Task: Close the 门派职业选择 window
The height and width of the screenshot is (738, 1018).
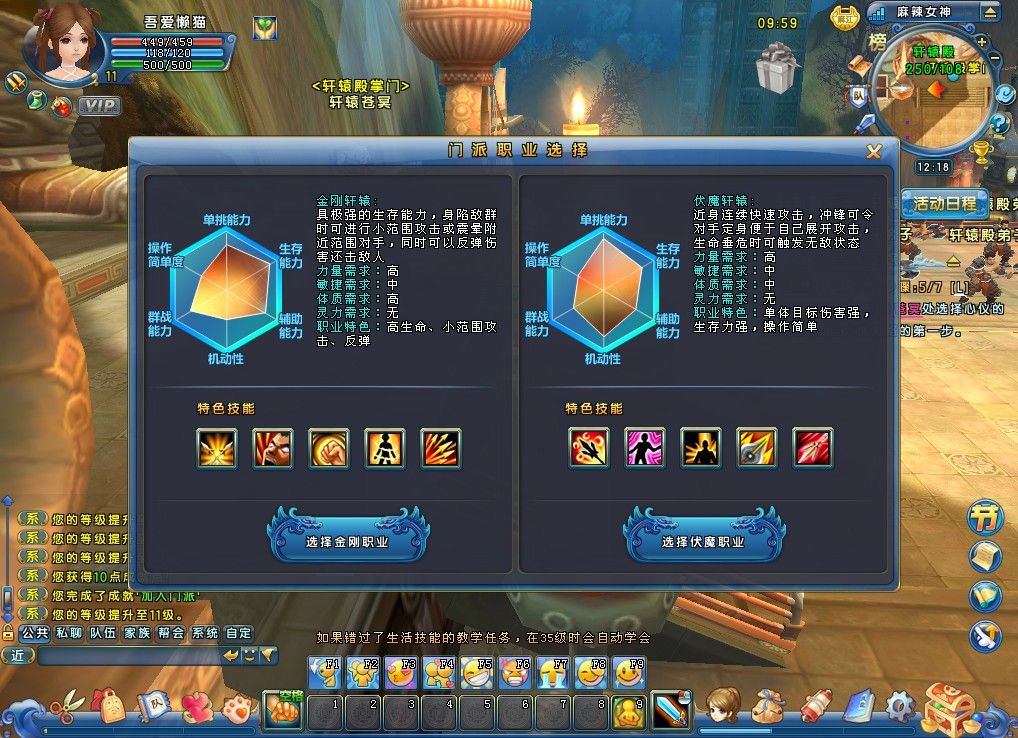Action: [874, 151]
